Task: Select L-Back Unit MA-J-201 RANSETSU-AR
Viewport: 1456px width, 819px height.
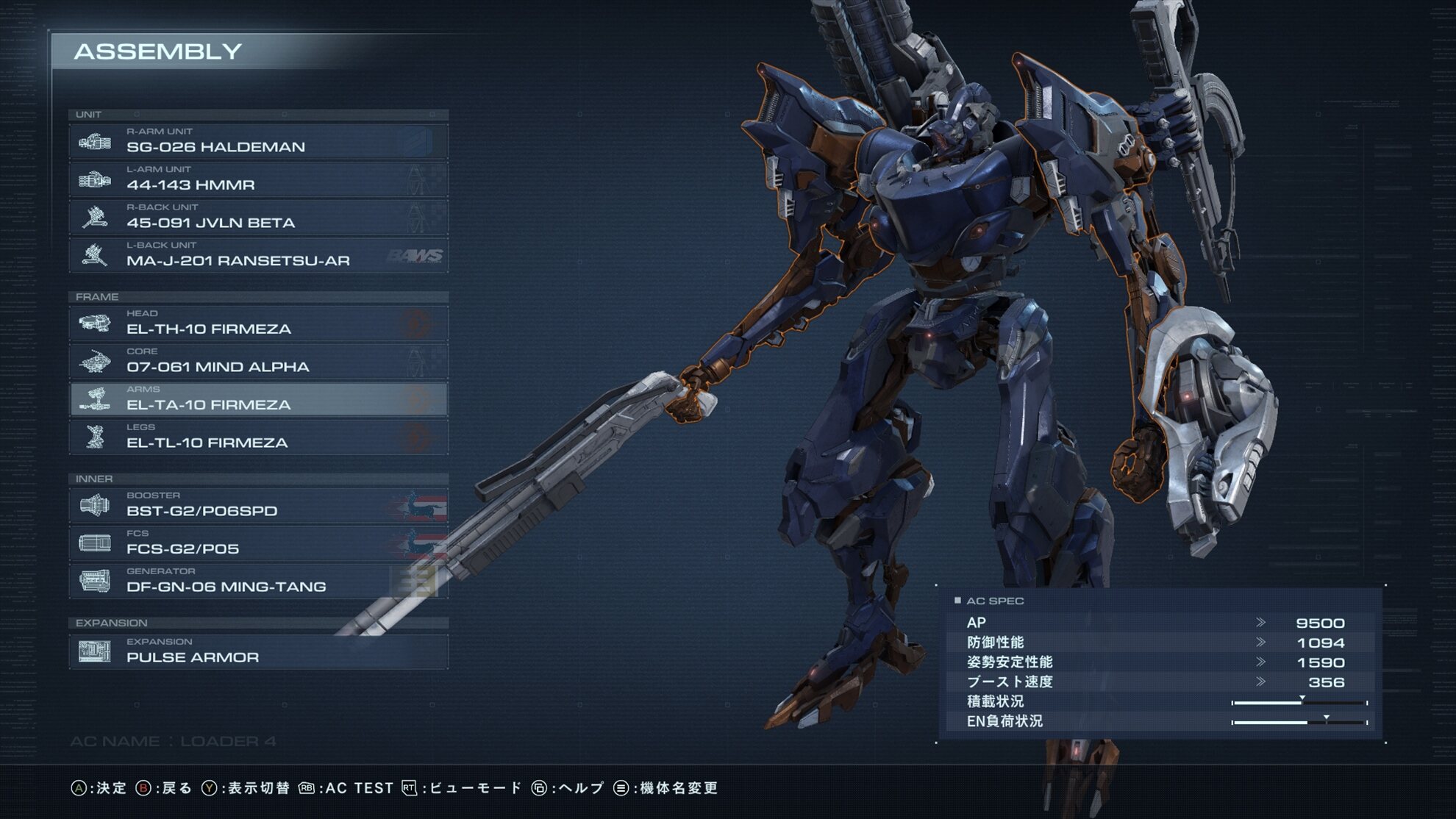Action: [258, 255]
